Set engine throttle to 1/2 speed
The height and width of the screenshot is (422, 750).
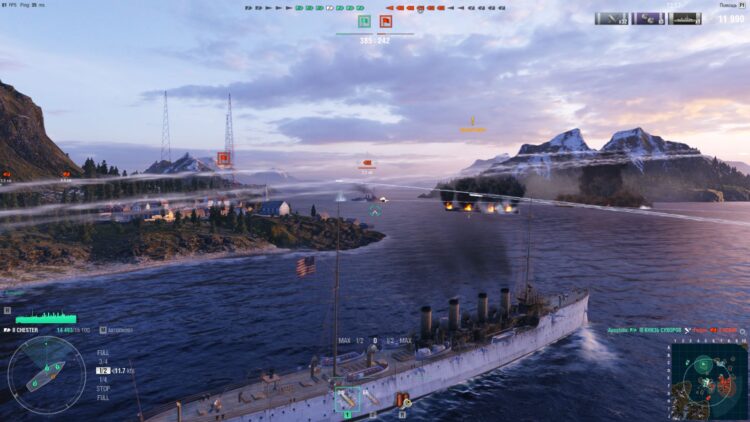point(102,371)
